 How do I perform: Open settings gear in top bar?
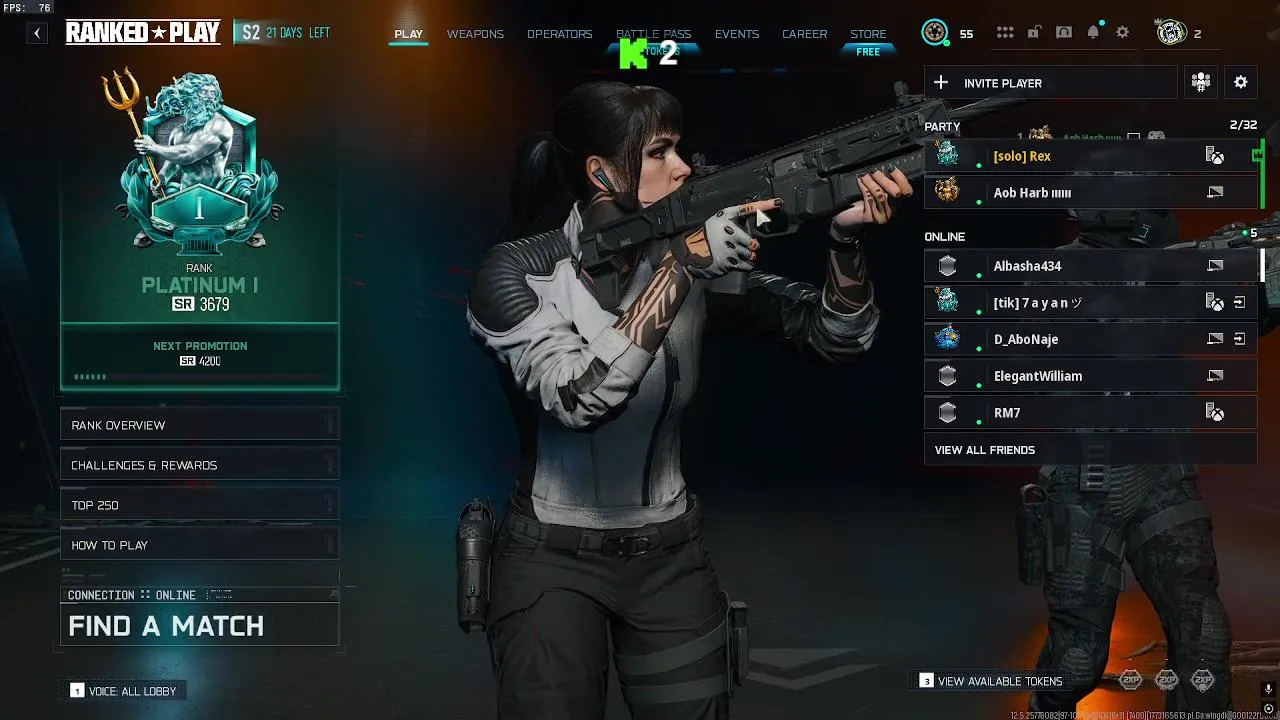pyautogui.click(x=1123, y=33)
